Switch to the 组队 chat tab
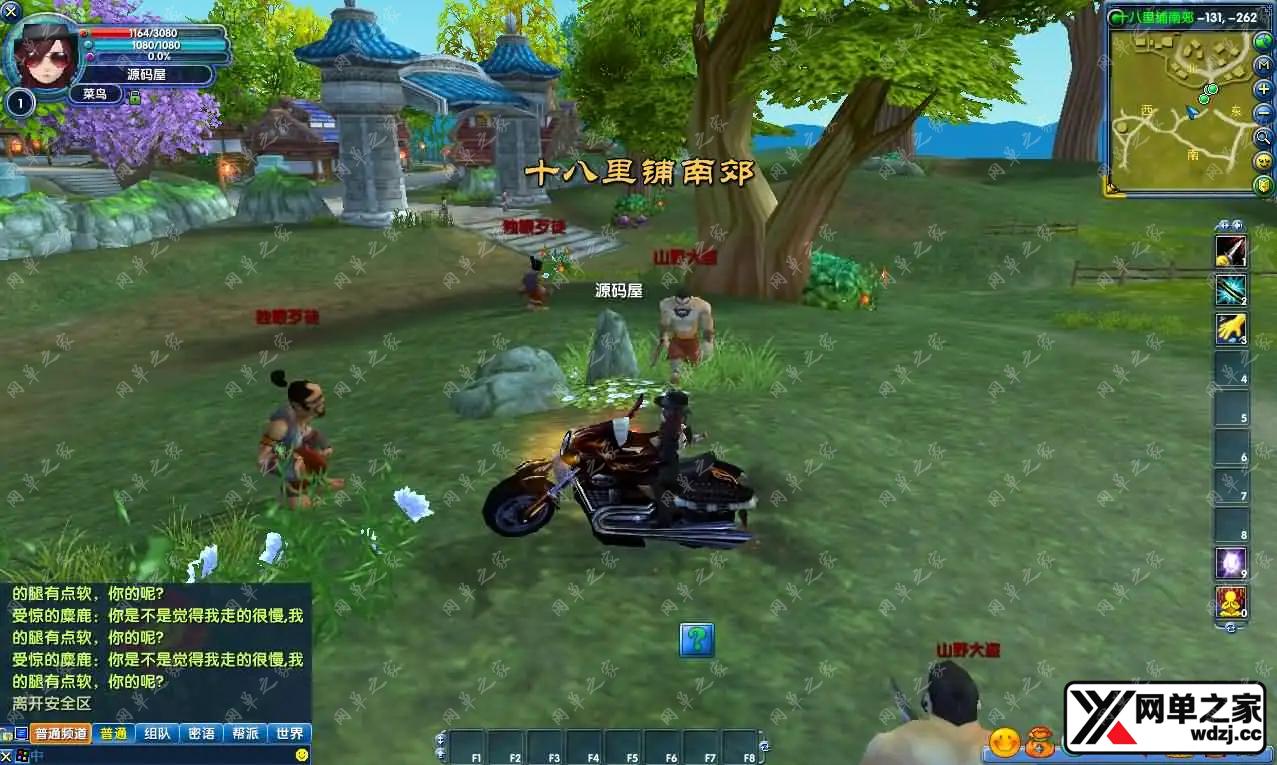The width and height of the screenshot is (1277, 765). pos(157,733)
